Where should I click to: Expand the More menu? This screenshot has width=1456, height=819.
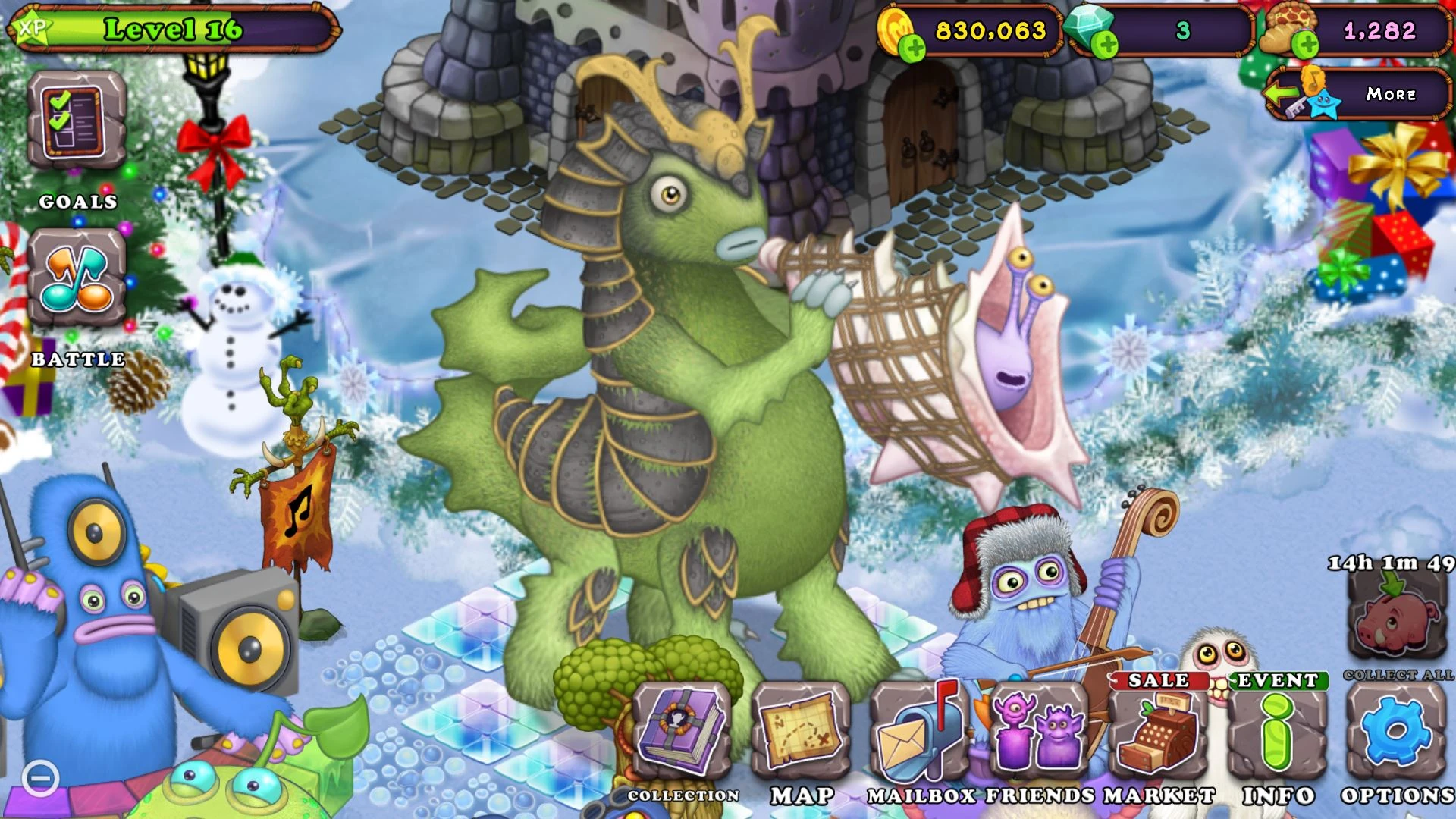point(1391,94)
